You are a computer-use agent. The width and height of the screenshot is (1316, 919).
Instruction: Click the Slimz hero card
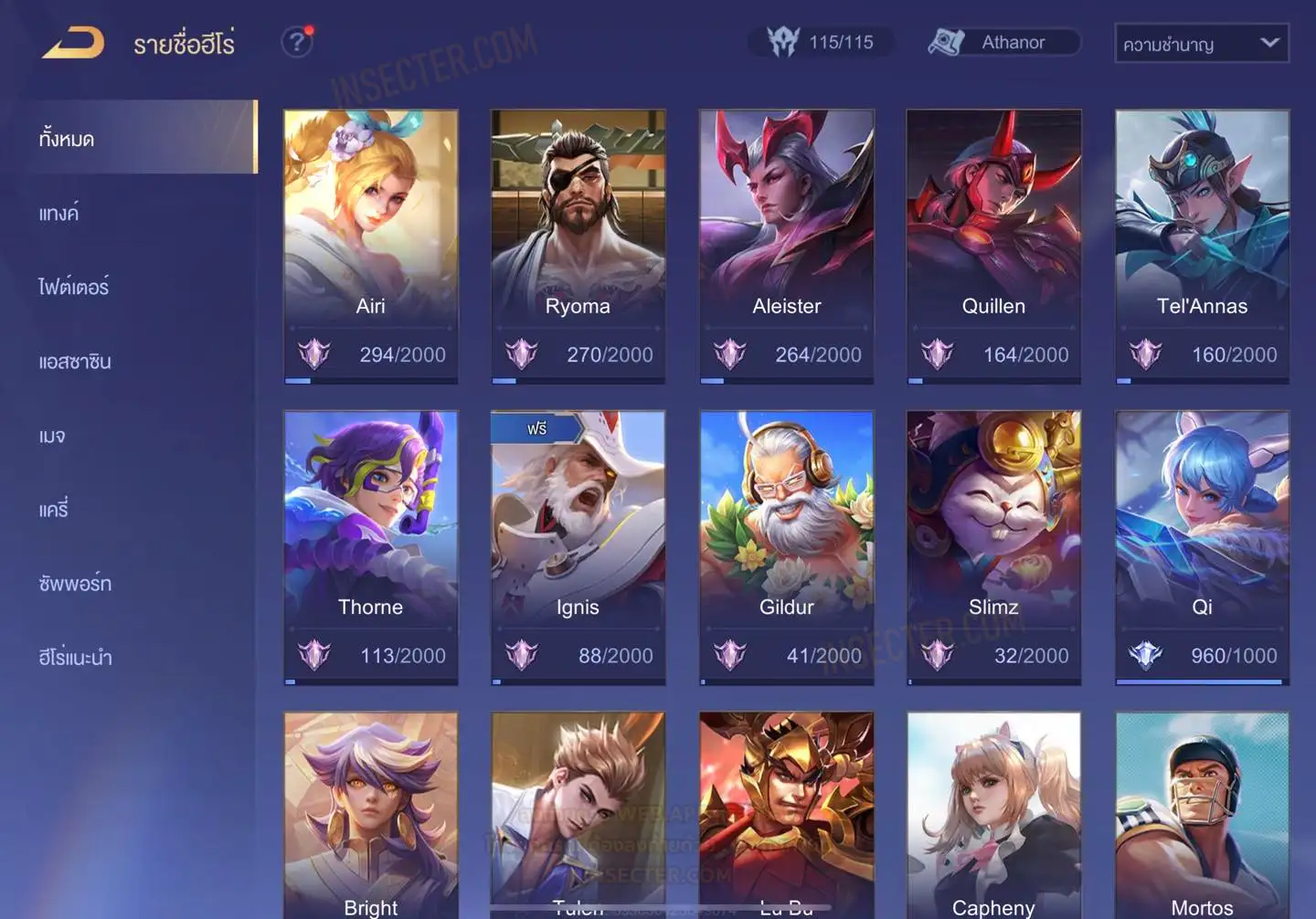click(x=993, y=546)
